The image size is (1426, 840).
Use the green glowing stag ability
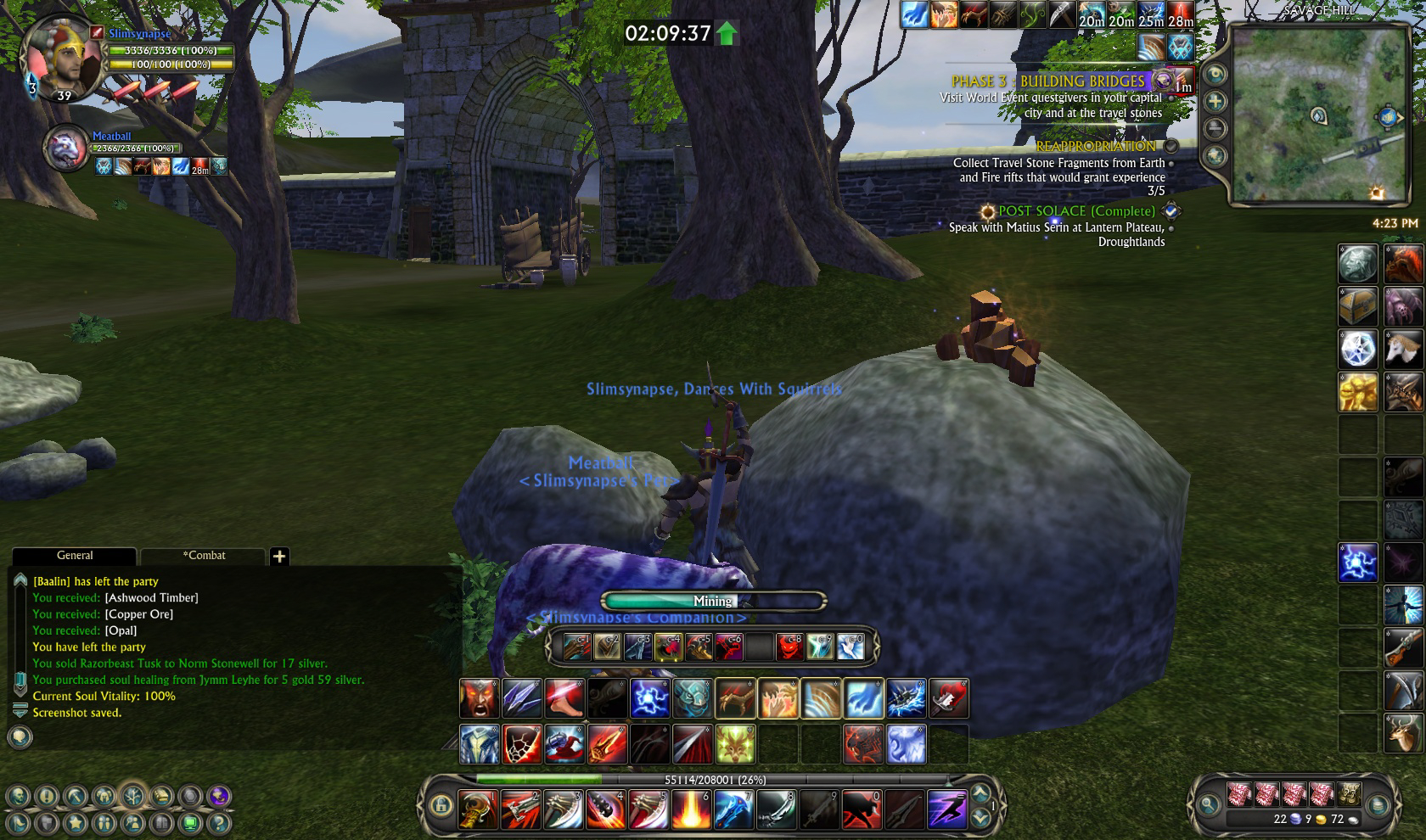(x=735, y=744)
